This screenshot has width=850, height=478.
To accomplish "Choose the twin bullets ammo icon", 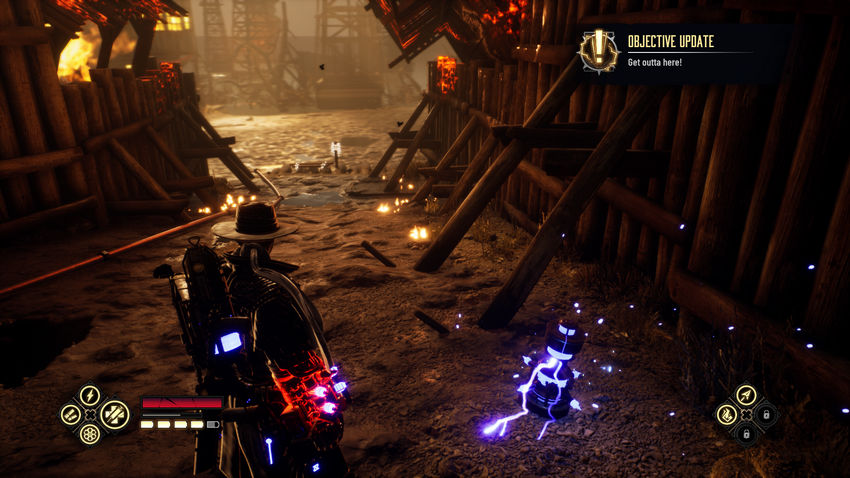I will [x=70, y=414].
